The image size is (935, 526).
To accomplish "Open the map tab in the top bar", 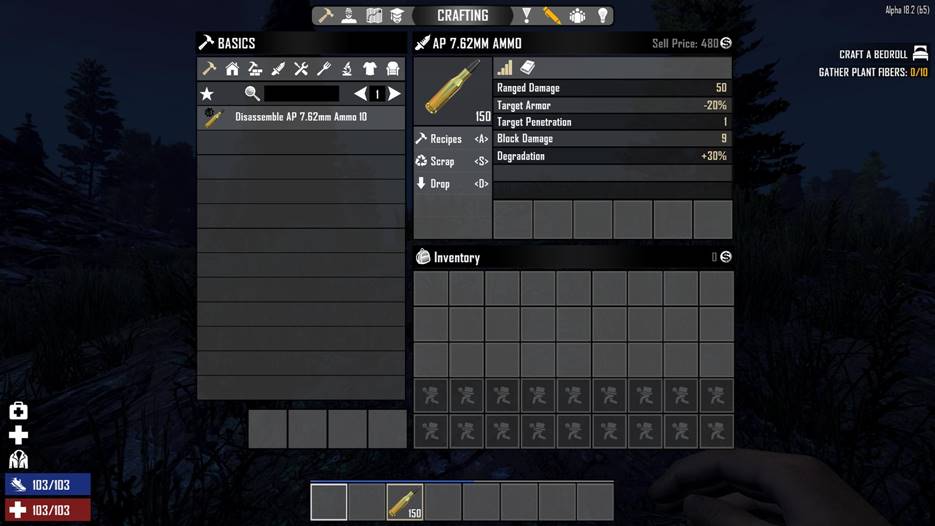I will (373, 16).
